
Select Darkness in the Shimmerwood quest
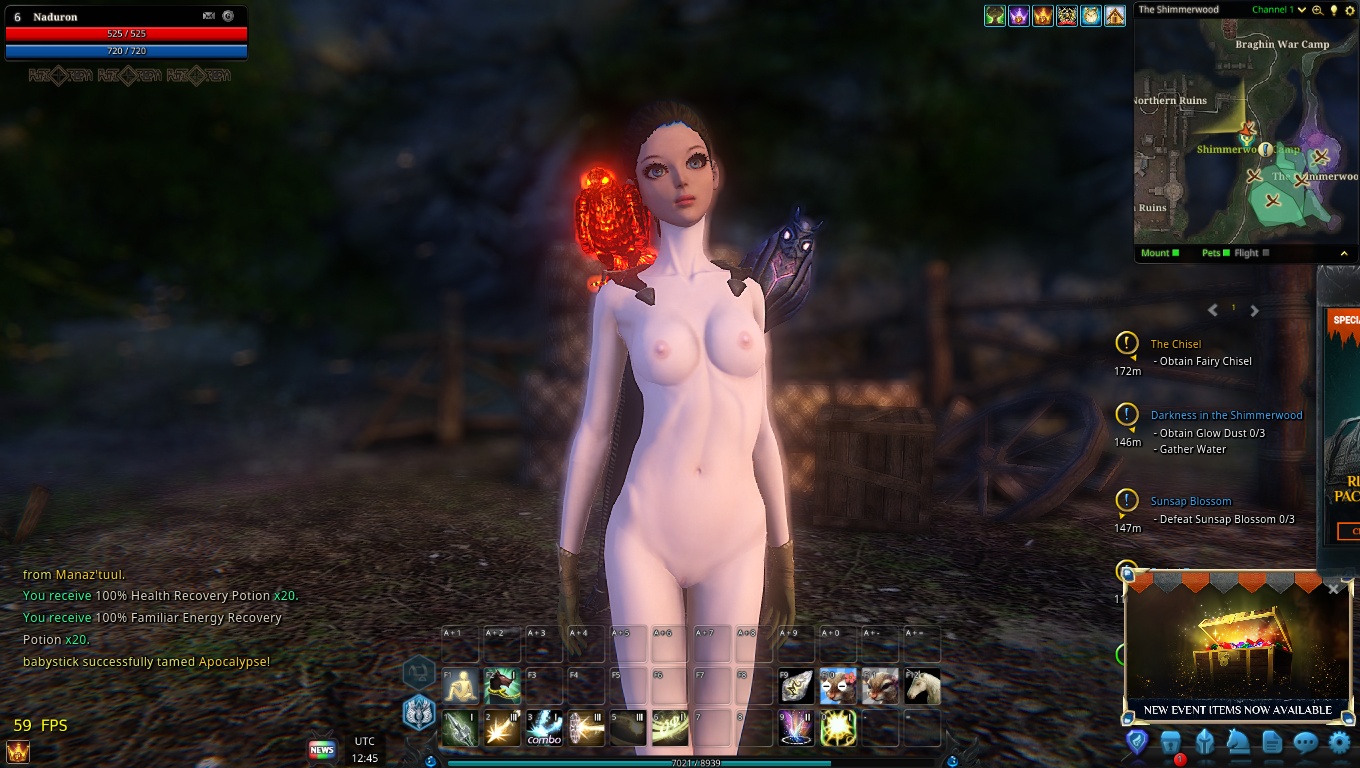pos(1226,415)
